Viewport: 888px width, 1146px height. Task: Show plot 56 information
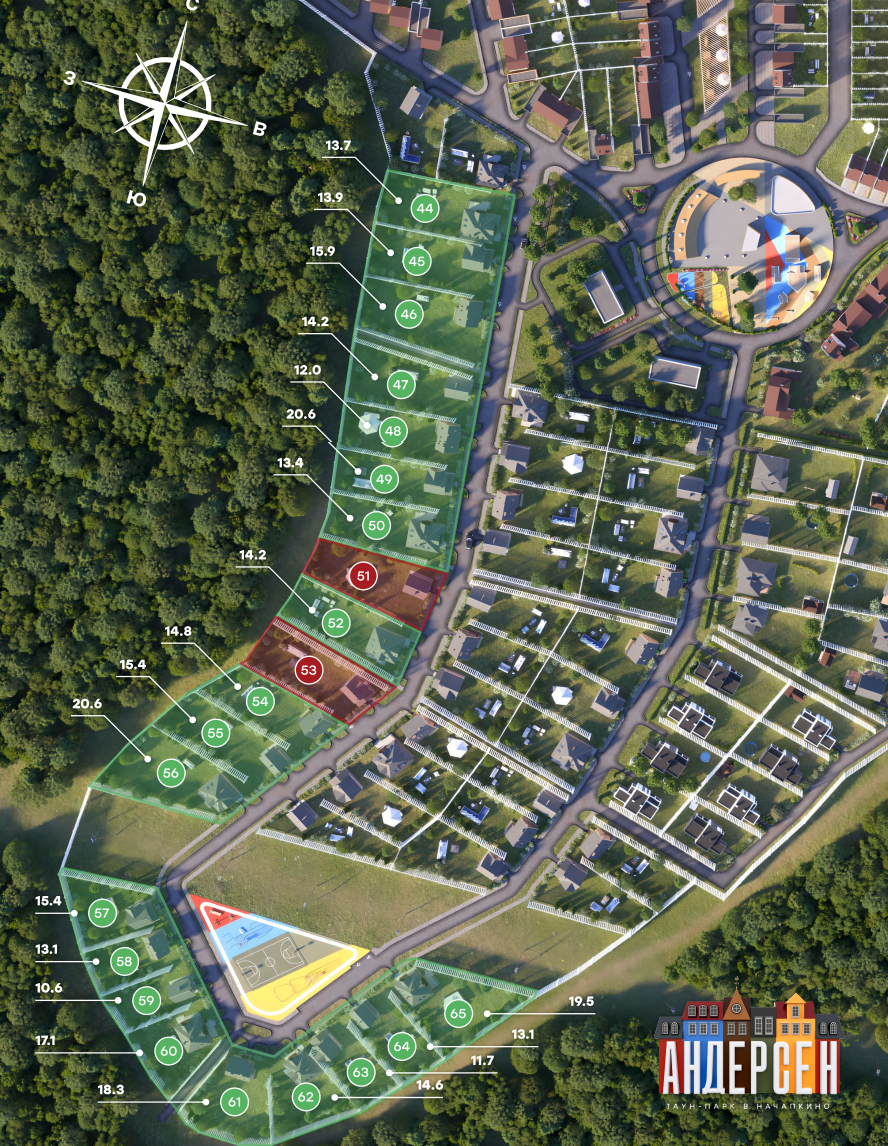click(x=171, y=773)
